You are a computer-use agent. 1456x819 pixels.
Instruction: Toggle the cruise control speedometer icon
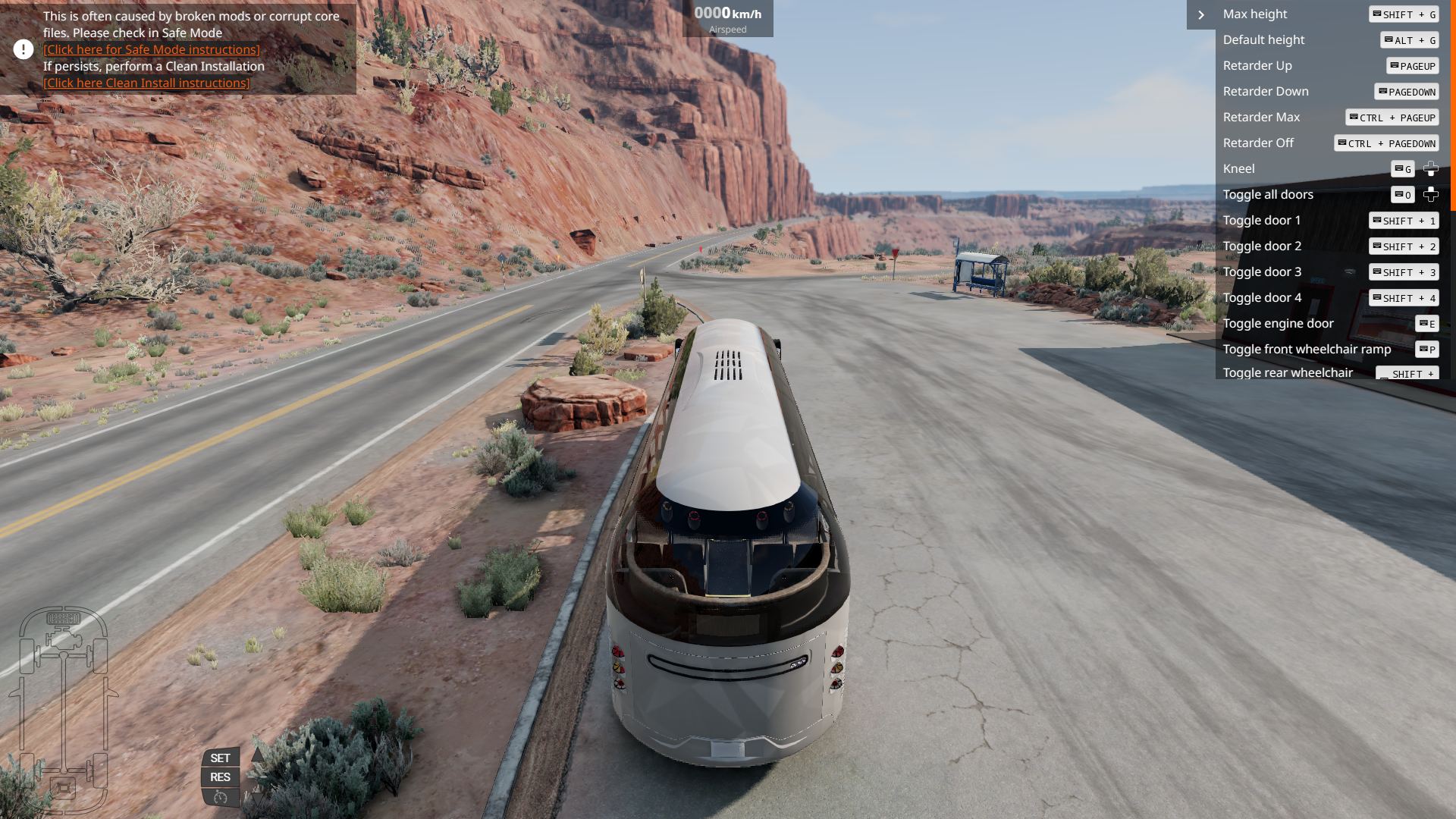(221, 797)
